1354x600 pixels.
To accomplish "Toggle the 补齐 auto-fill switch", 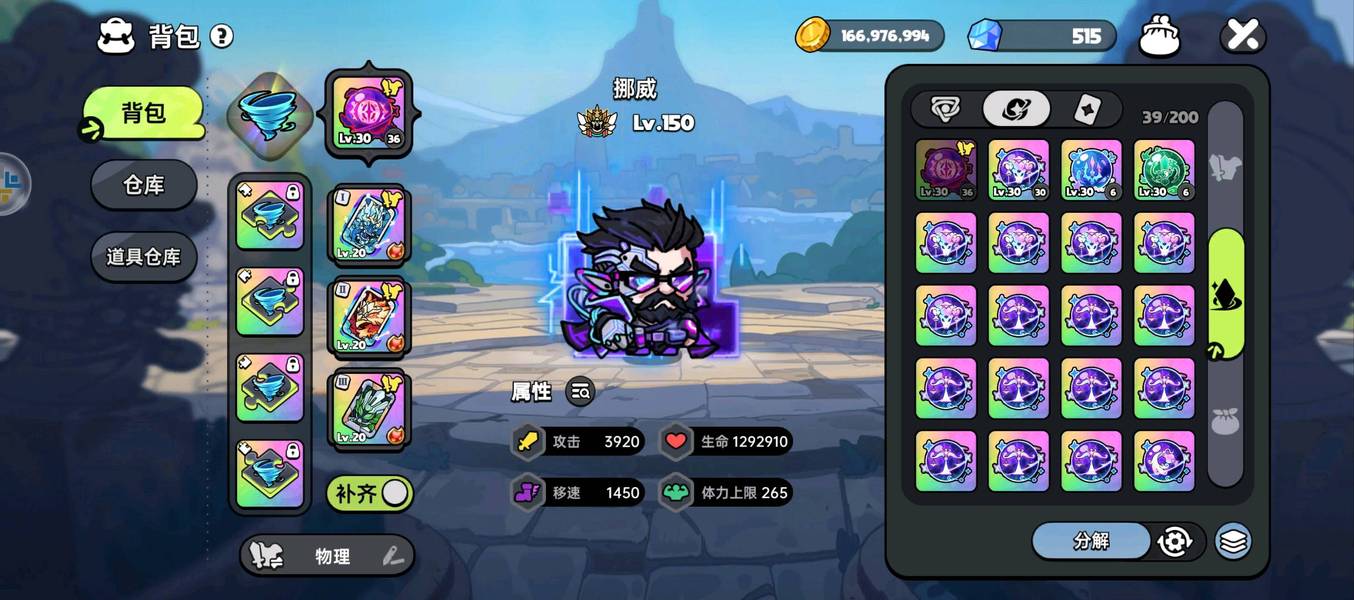I will [371, 493].
